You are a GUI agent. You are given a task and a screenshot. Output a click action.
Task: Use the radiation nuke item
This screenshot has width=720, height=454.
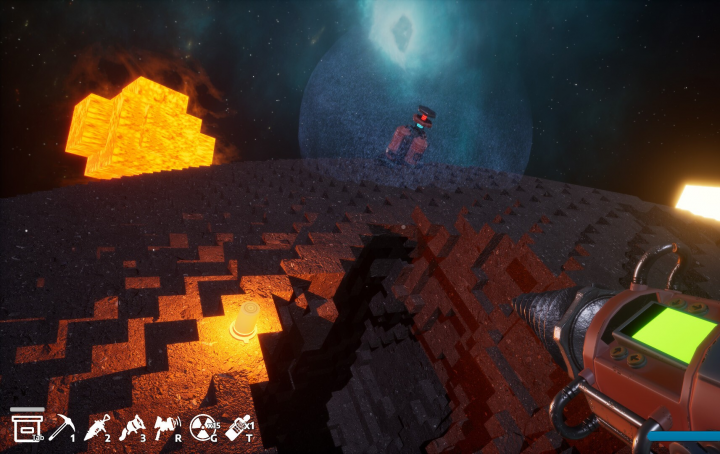click(x=202, y=428)
